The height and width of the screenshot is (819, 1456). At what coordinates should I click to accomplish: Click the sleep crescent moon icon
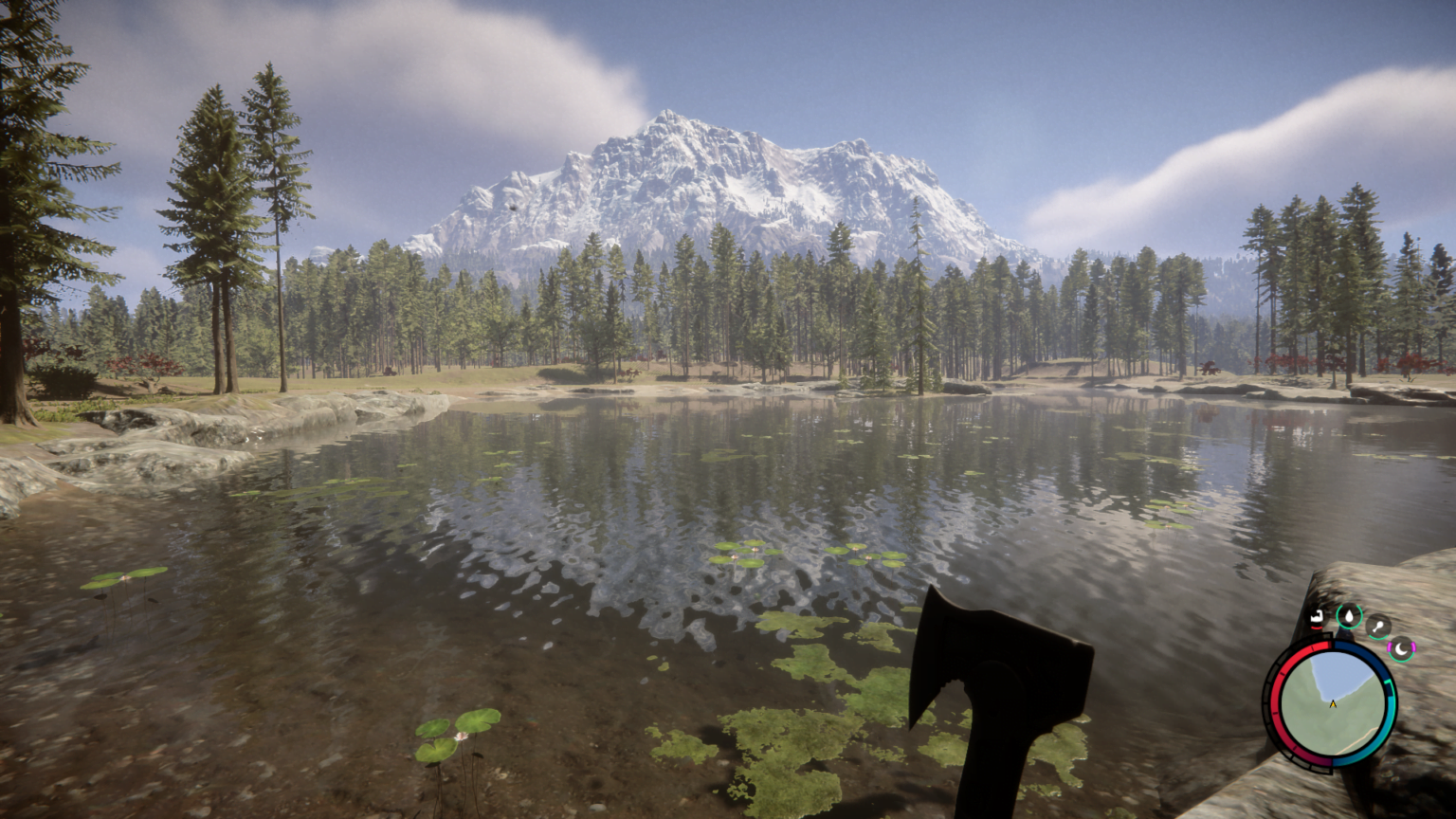[x=1401, y=648]
